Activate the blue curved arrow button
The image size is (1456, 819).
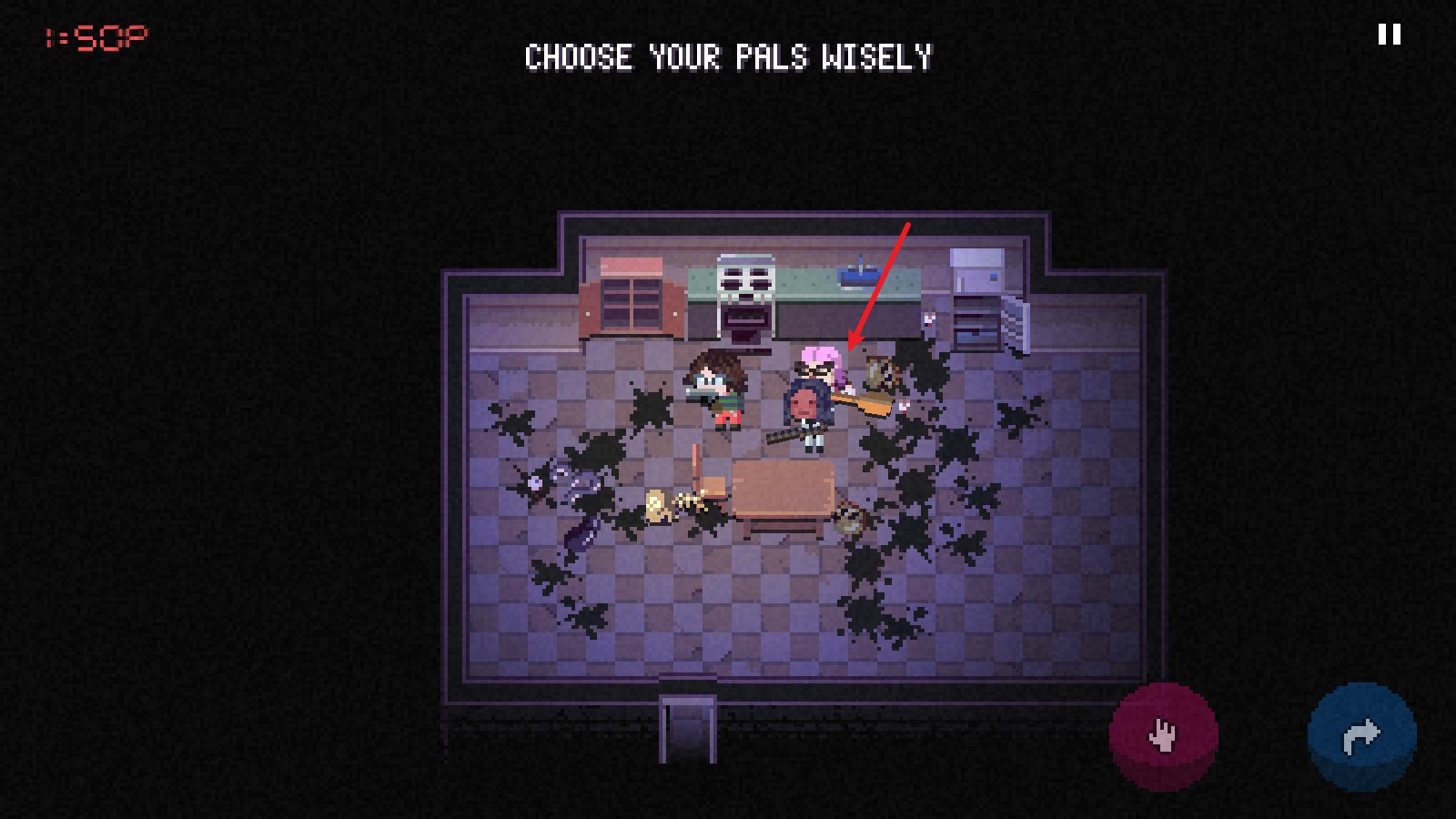[x=1361, y=735]
